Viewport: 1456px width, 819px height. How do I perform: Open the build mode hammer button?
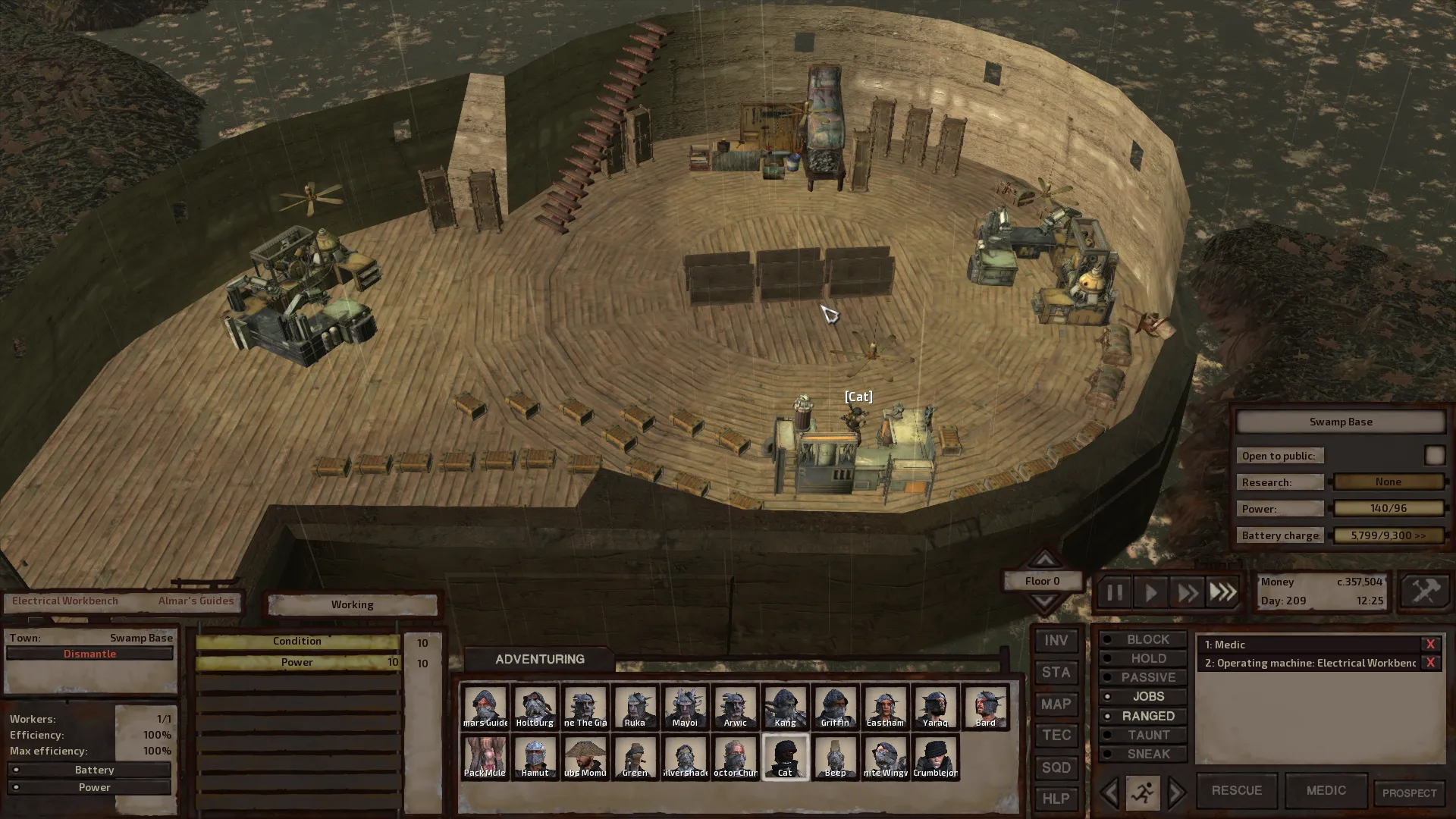[x=1424, y=591]
